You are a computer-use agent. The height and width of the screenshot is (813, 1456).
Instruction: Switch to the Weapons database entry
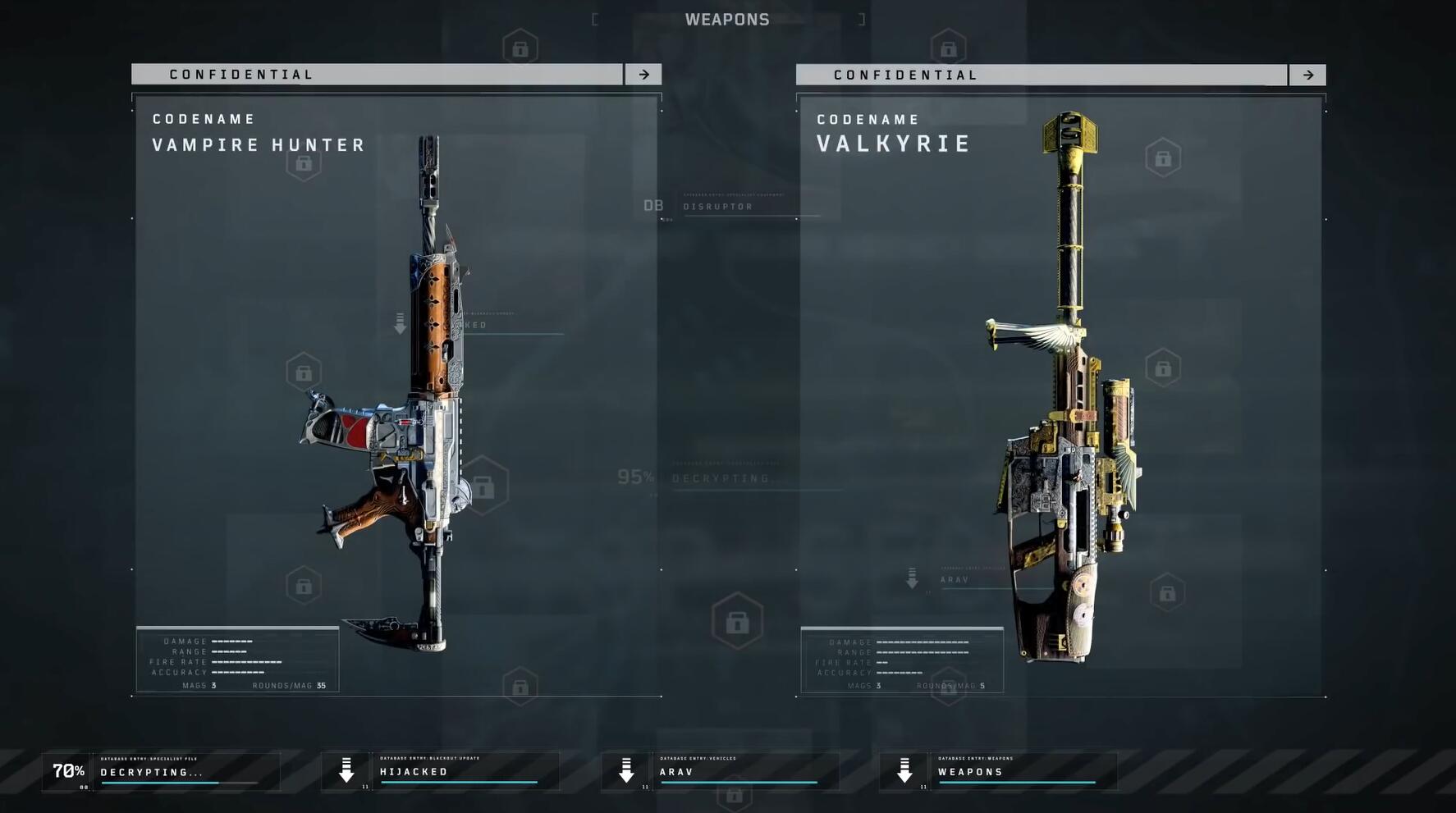999,772
